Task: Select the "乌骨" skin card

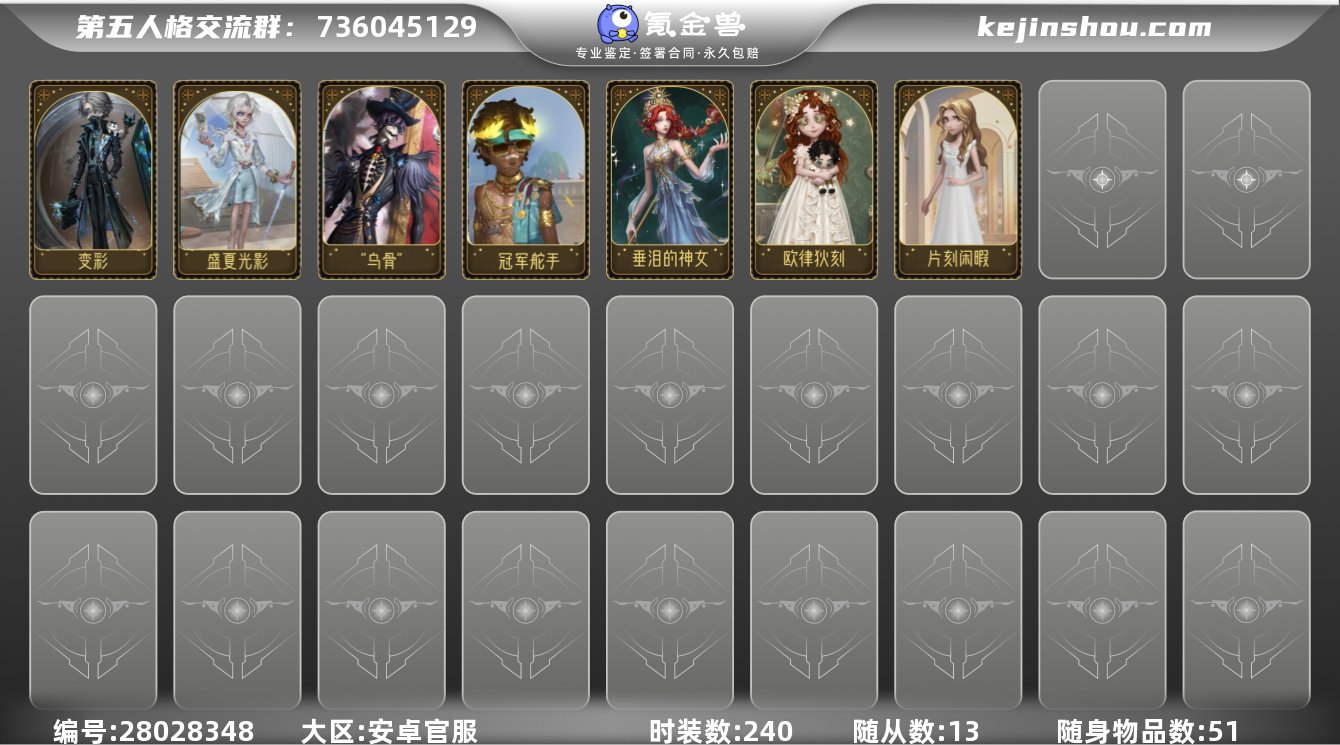Action: pyautogui.click(x=382, y=178)
